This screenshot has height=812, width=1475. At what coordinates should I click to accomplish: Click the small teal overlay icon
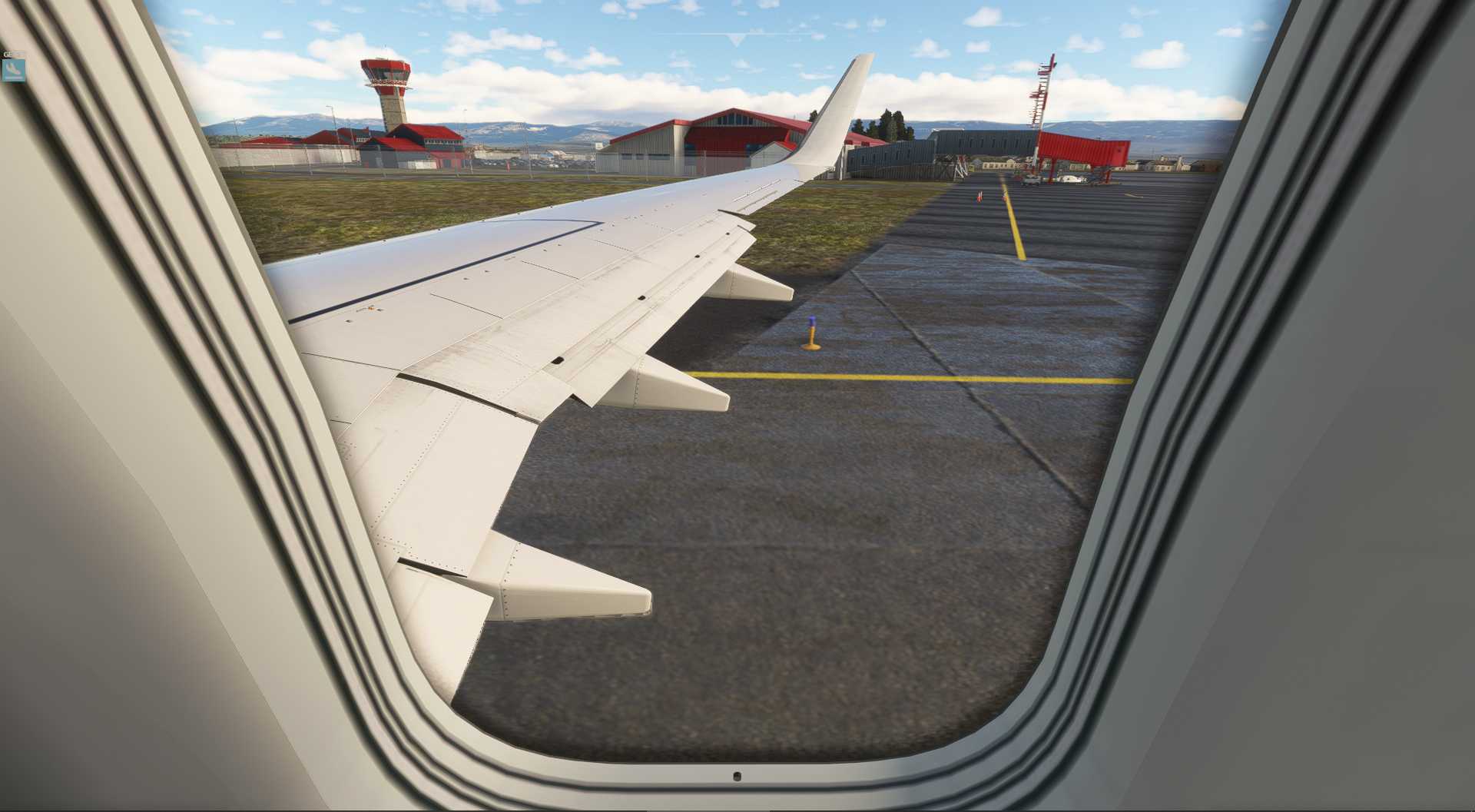pyautogui.click(x=14, y=70)
